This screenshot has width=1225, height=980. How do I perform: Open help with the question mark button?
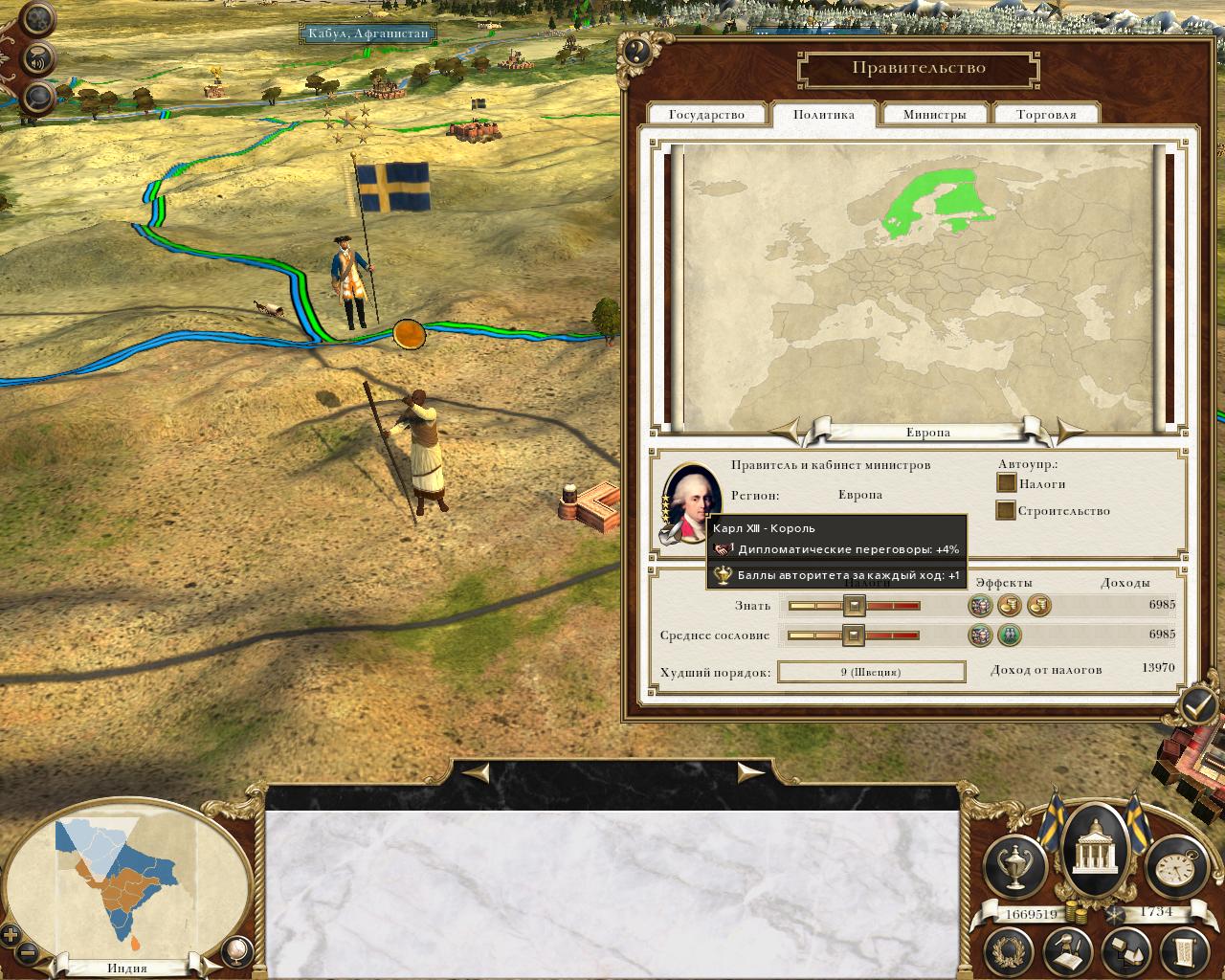tap(637, 52)
